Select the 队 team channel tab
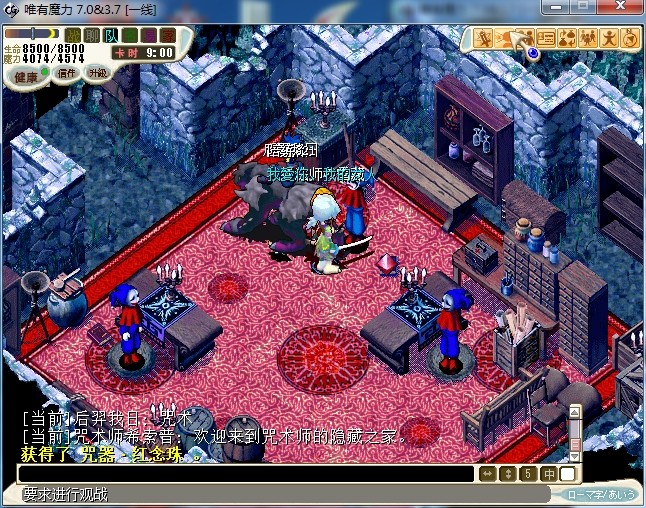646x508 pixels. tap(110, 36)
